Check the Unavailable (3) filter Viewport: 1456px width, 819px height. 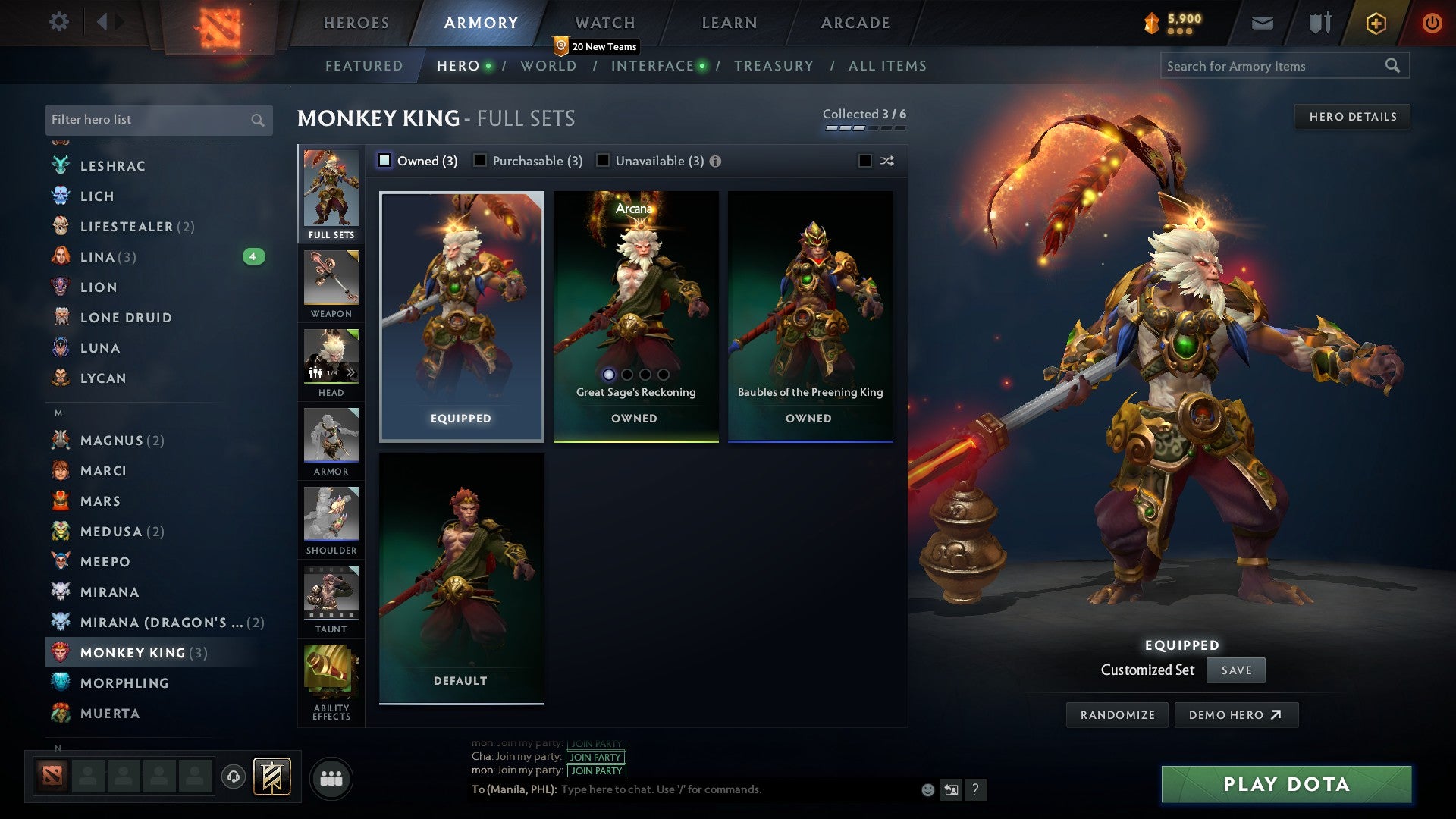tap(603, 161)
